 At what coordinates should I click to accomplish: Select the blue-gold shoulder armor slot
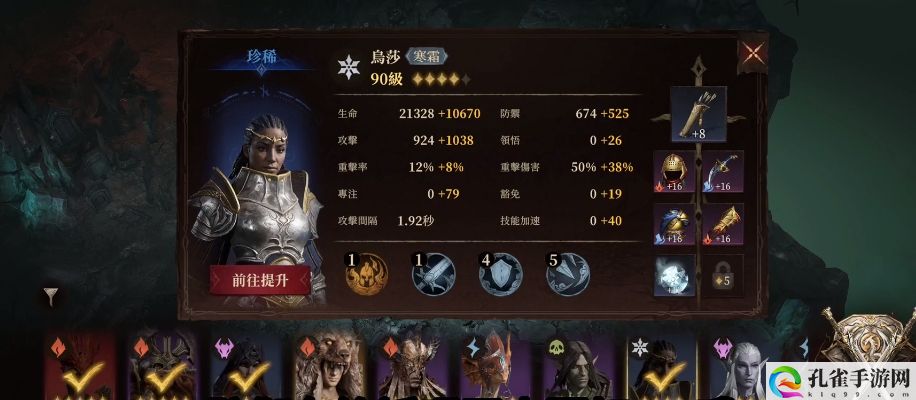coord(674,224)
